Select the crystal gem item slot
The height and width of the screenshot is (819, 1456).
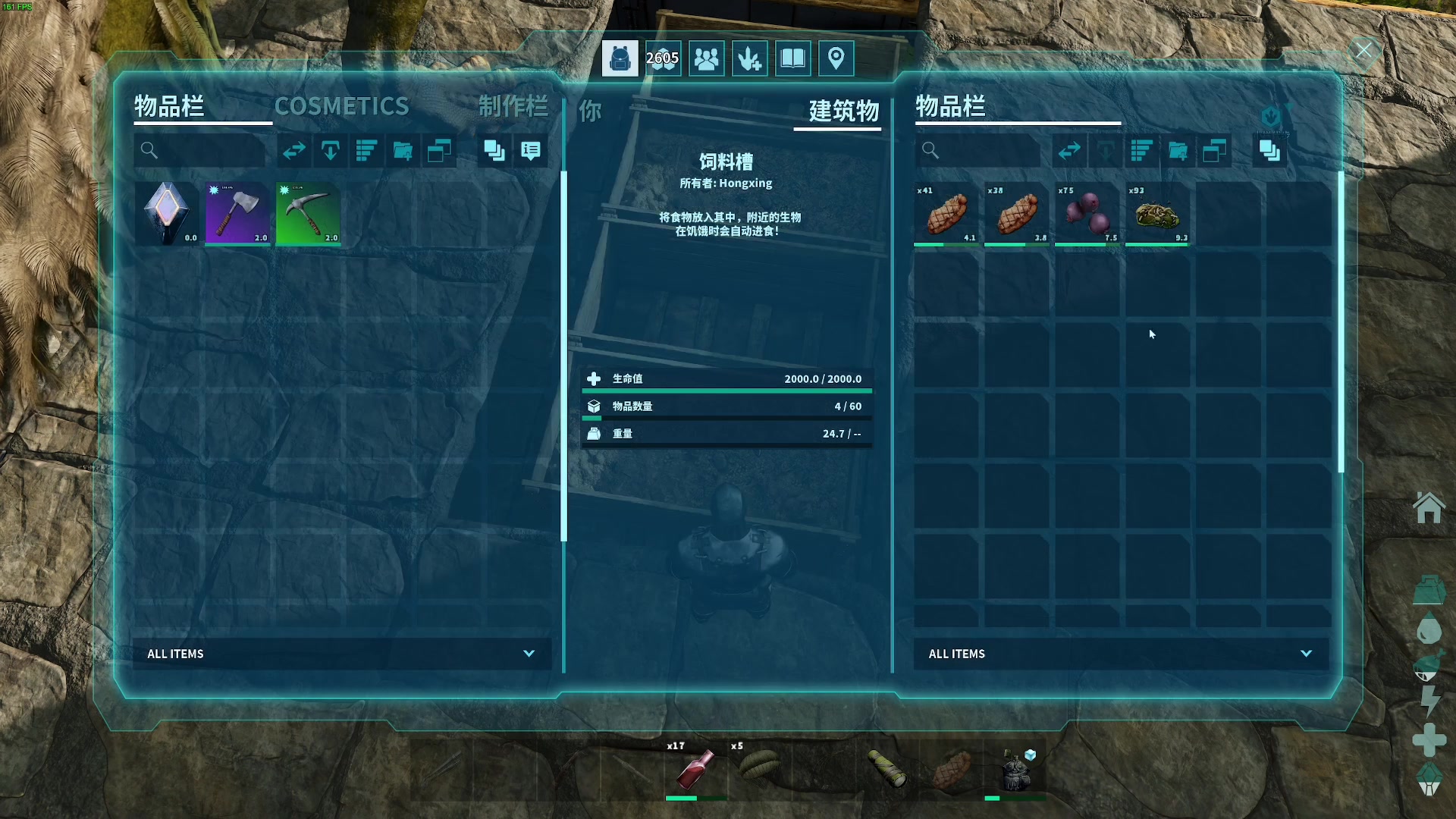(167, 214)
